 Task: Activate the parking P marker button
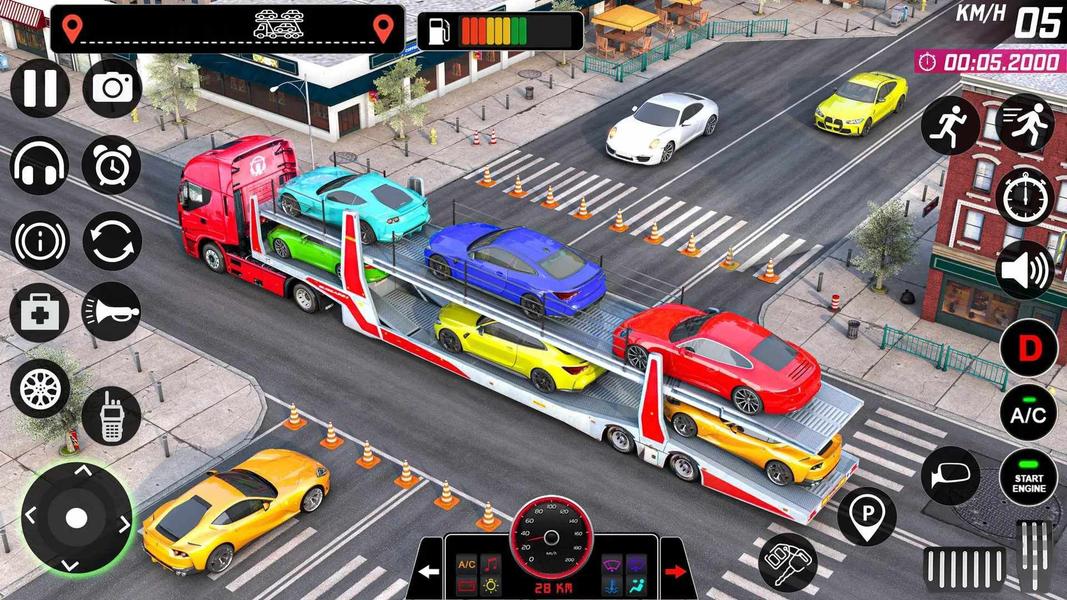click(866, 516)
